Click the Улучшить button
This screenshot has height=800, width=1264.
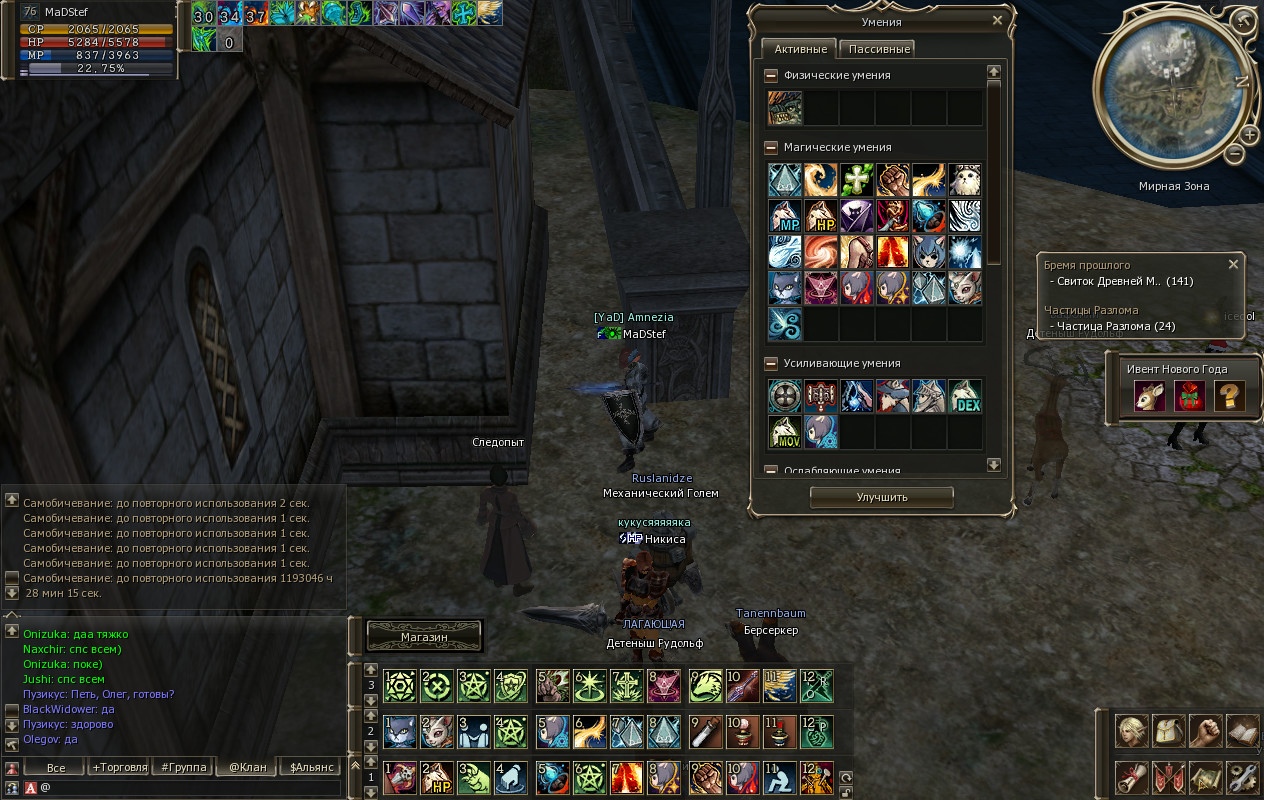(881, 497)
